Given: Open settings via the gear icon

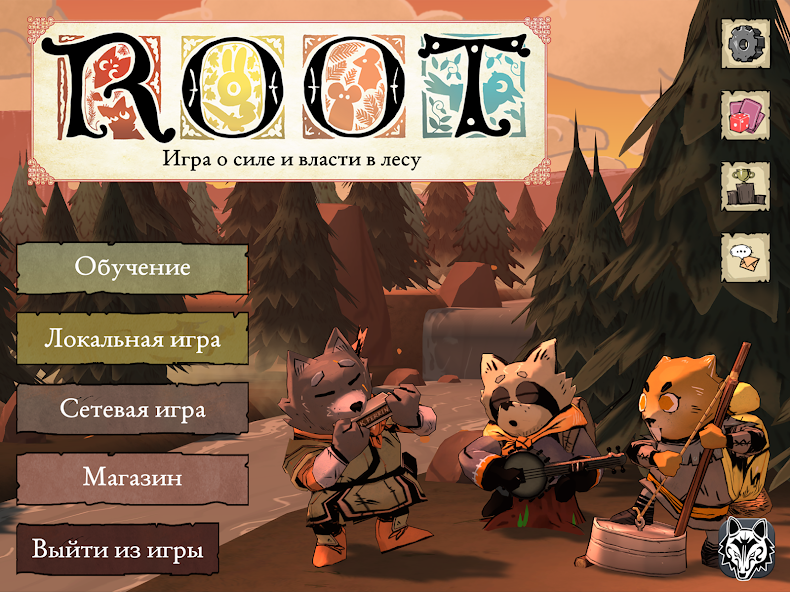Looking at the screenshot, I should tap(744, 44).
